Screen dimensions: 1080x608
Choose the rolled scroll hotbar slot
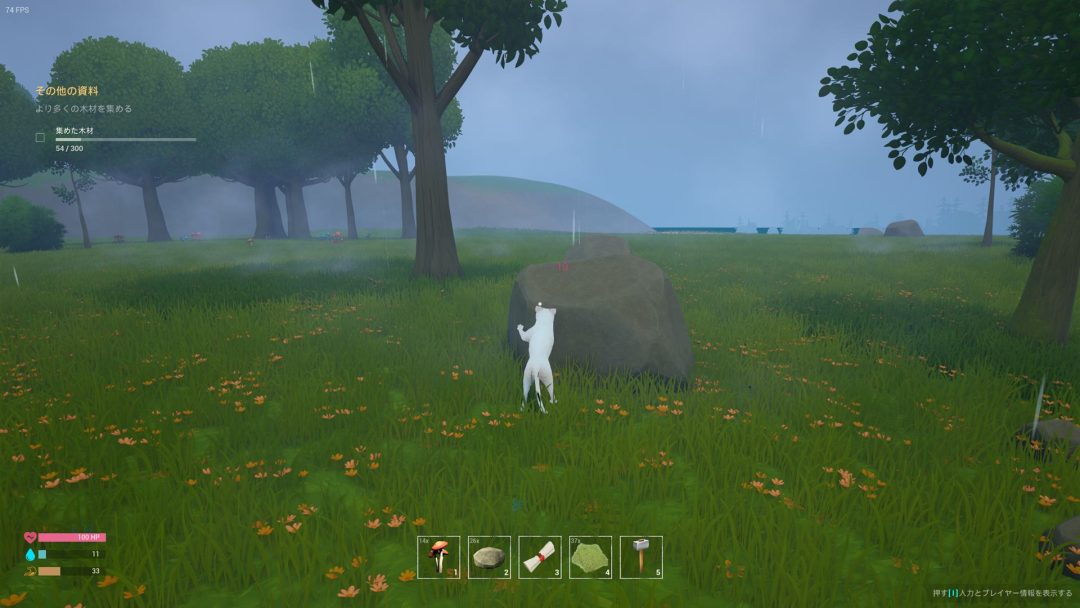point(540,557)
